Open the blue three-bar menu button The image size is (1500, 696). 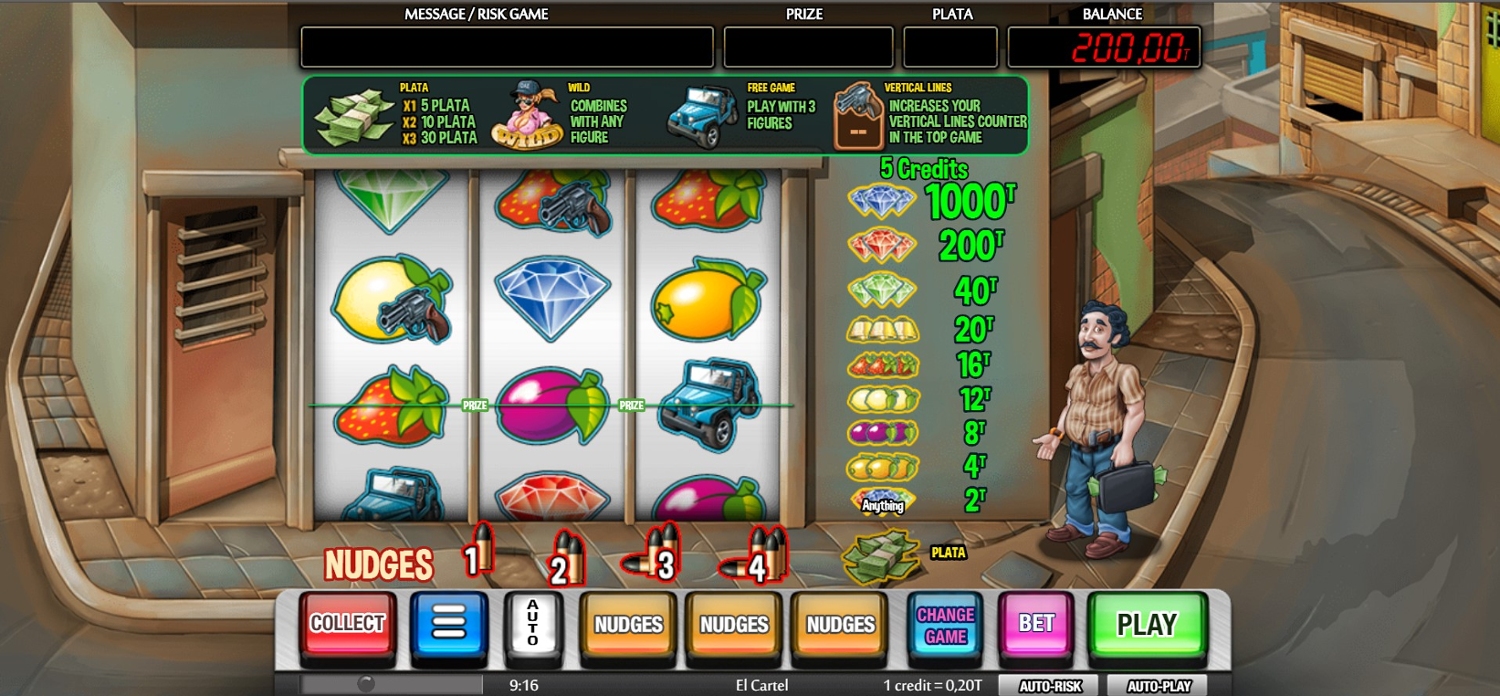(449, 625)
